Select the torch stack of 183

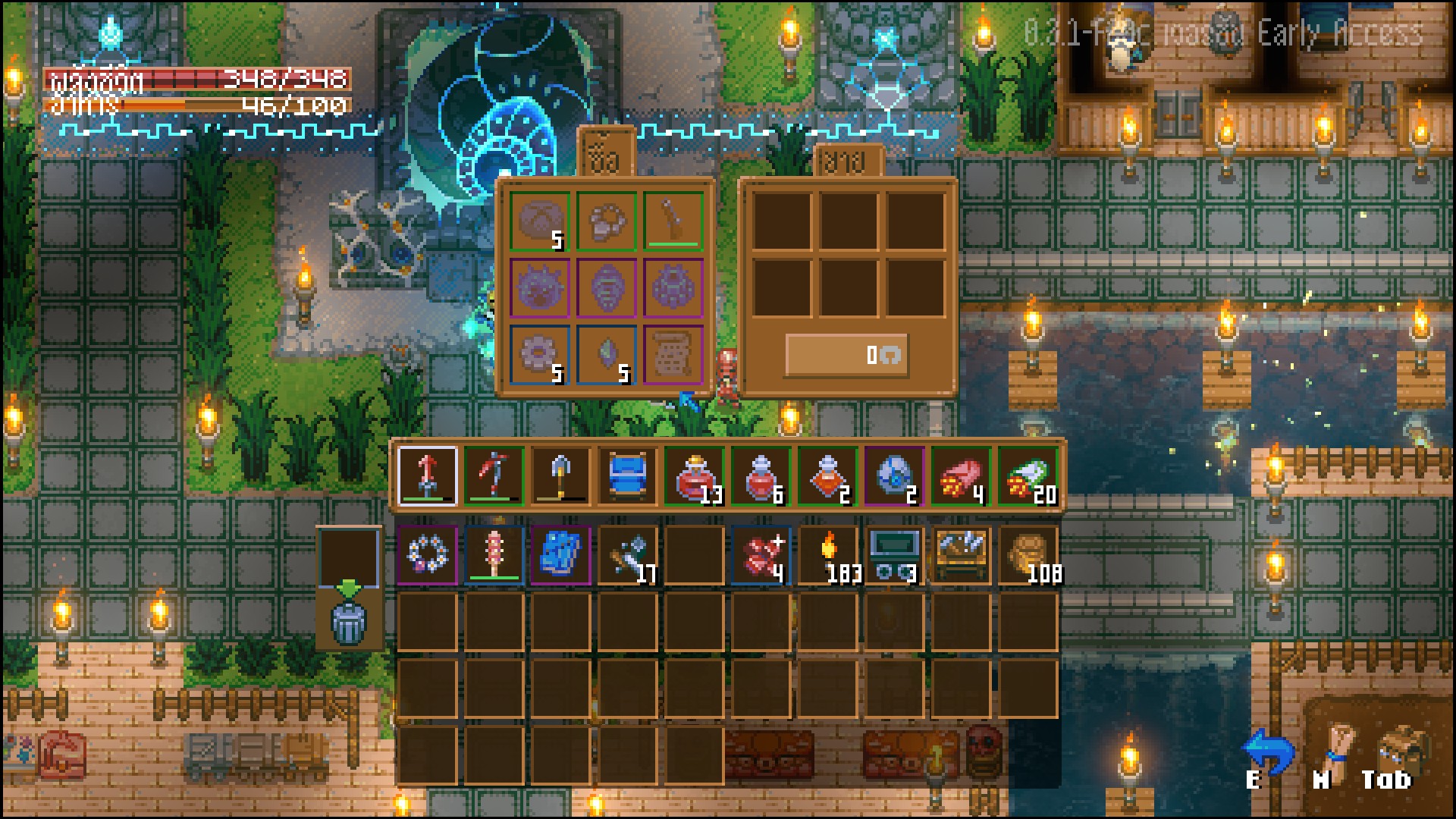coord(828,555)
